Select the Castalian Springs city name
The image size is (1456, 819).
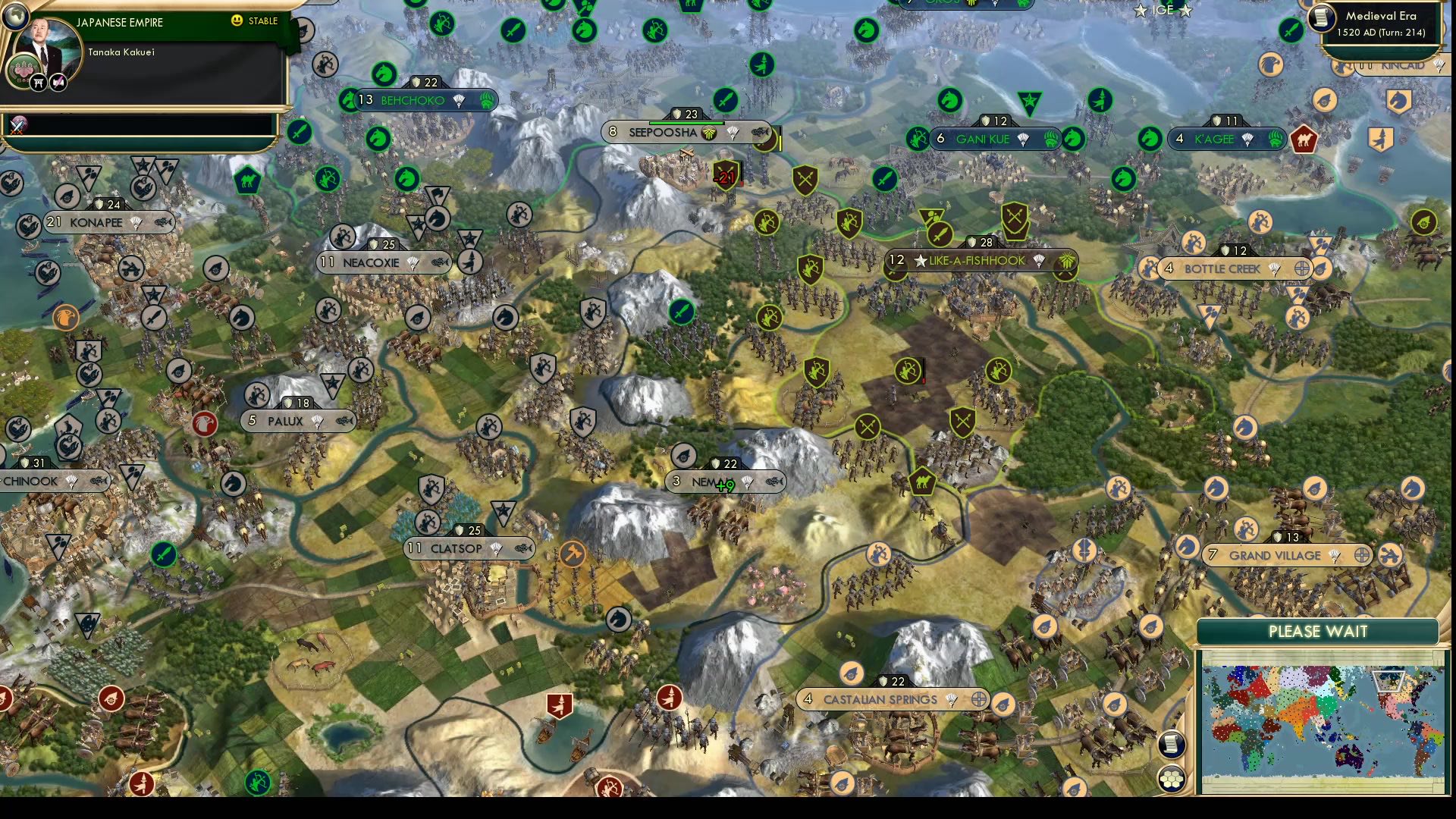click(880, 698)
